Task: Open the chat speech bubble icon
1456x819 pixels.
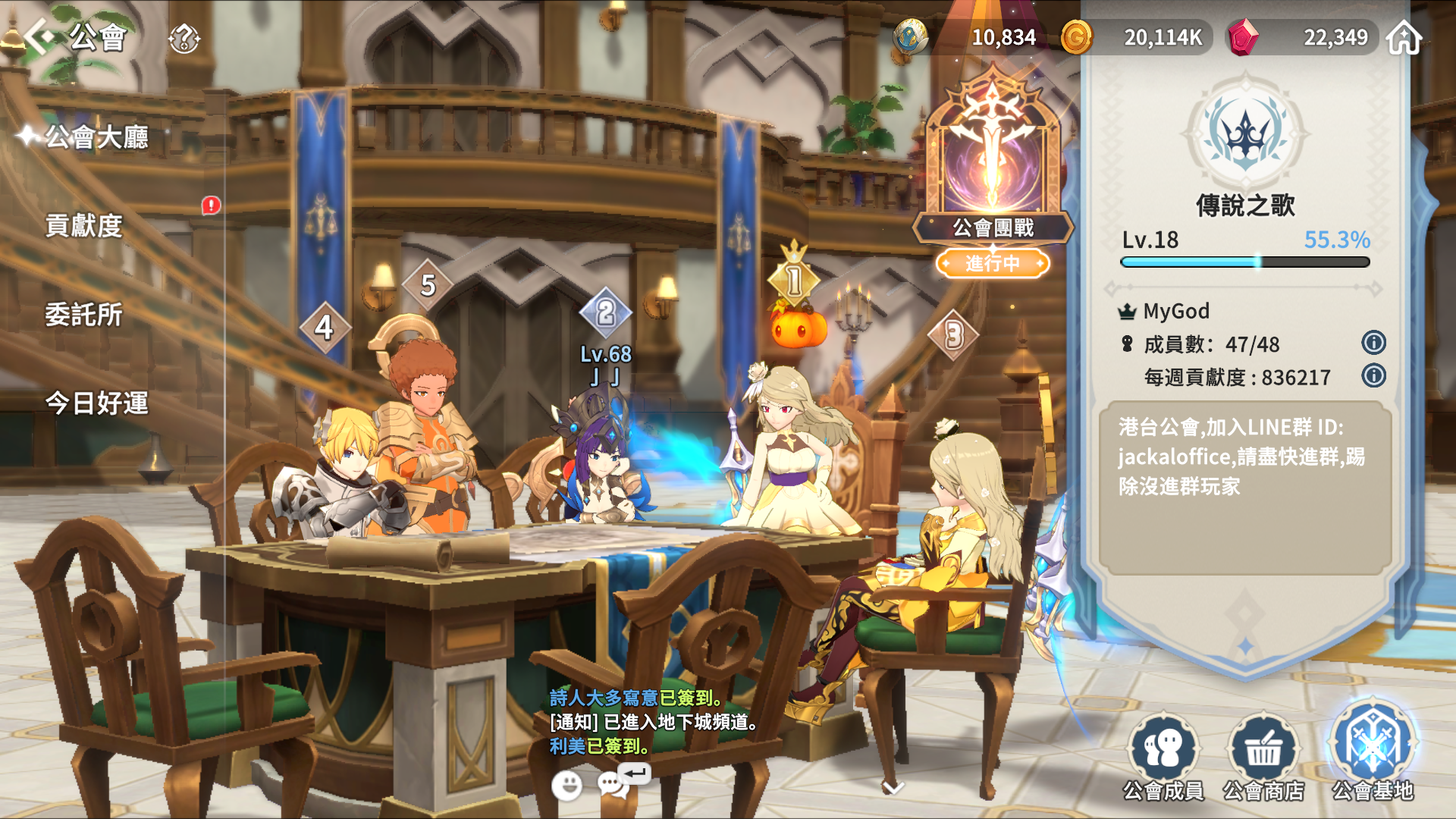Action: 612,785
